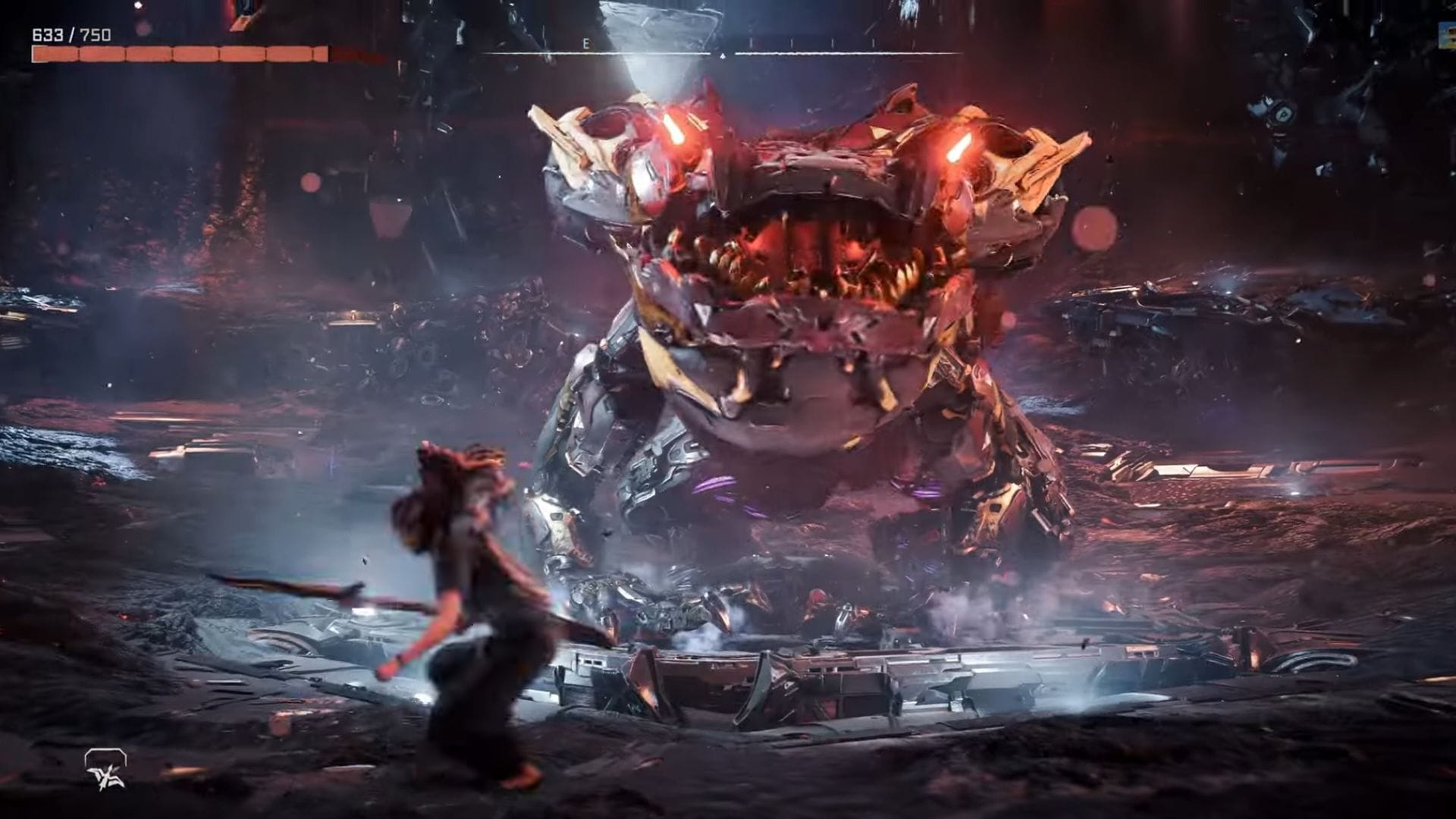Click the machine boss's glowing red eye
Screen dimensions: 1456x819
(x=959, y=148)
